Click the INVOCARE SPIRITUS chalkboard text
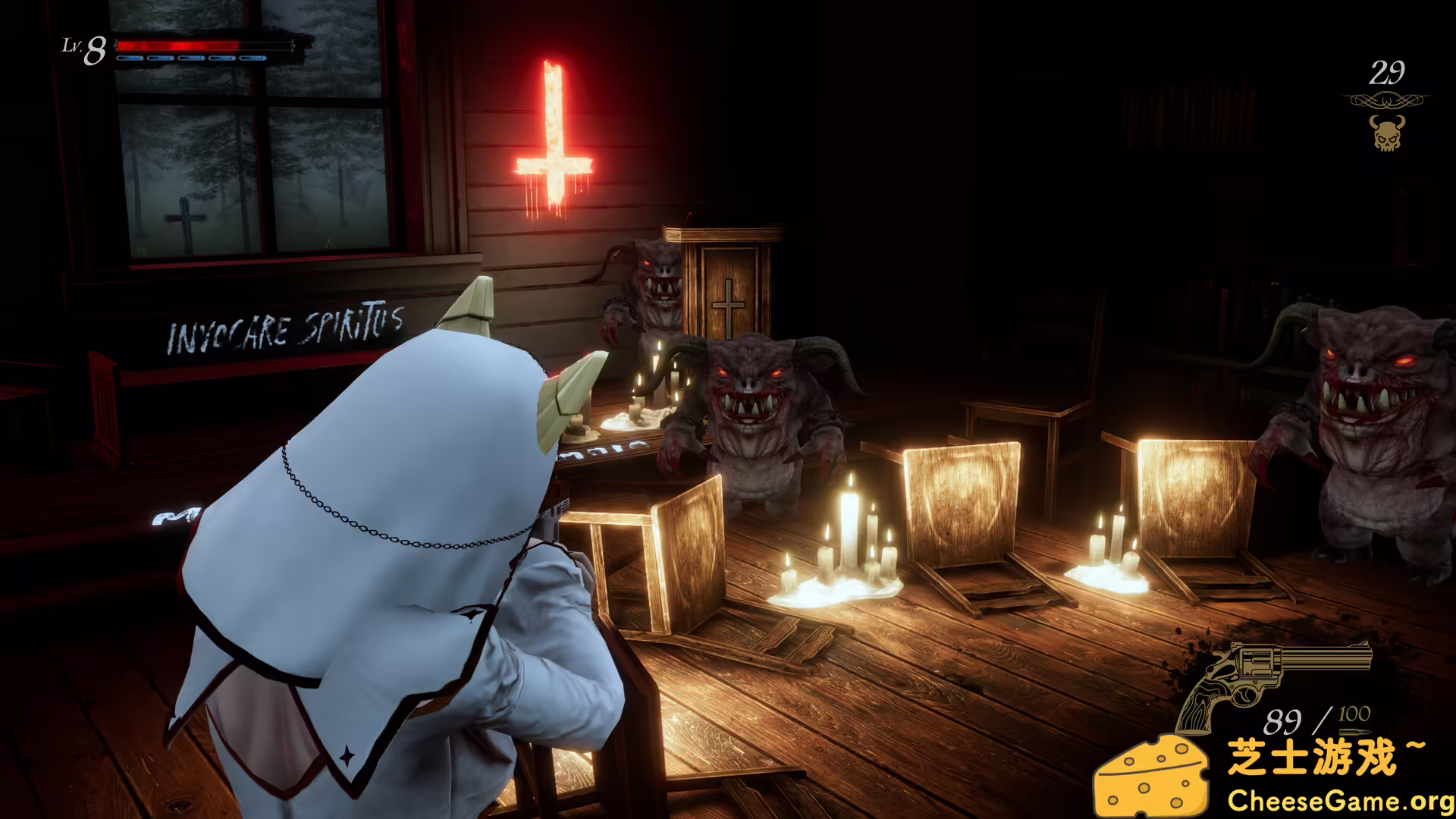 [x=283, y=330]
